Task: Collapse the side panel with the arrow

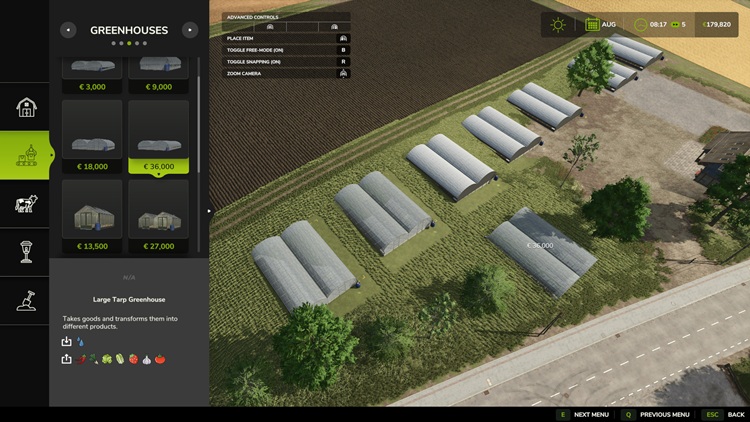Action: pyautogui.click(x=210, y=211)
